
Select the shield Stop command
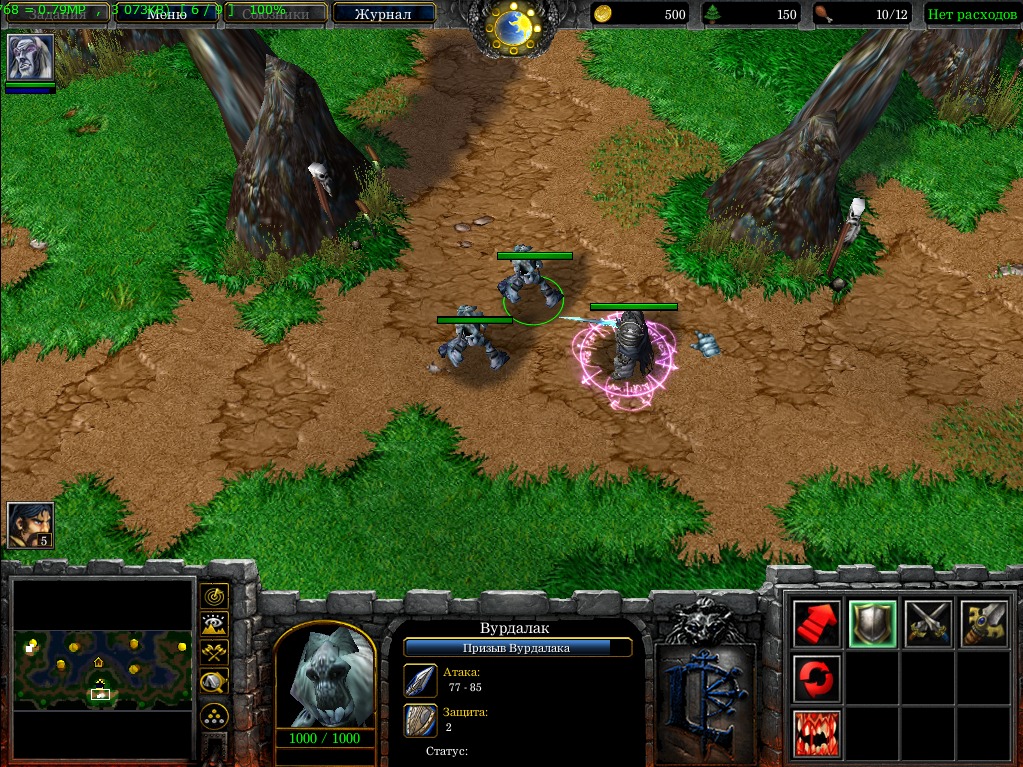(x=872, y=624)
